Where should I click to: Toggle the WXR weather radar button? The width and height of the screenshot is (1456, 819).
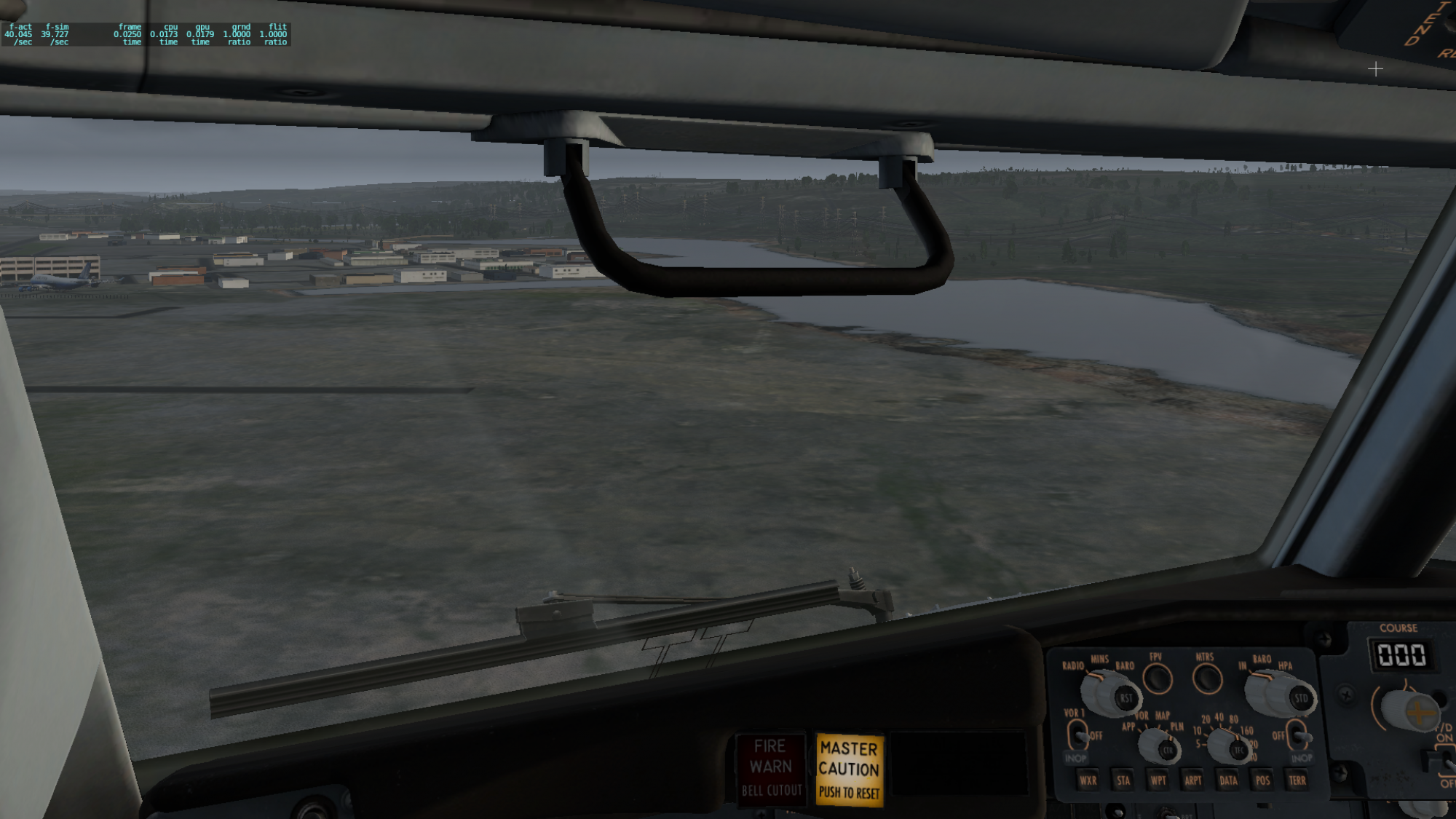1088,780
